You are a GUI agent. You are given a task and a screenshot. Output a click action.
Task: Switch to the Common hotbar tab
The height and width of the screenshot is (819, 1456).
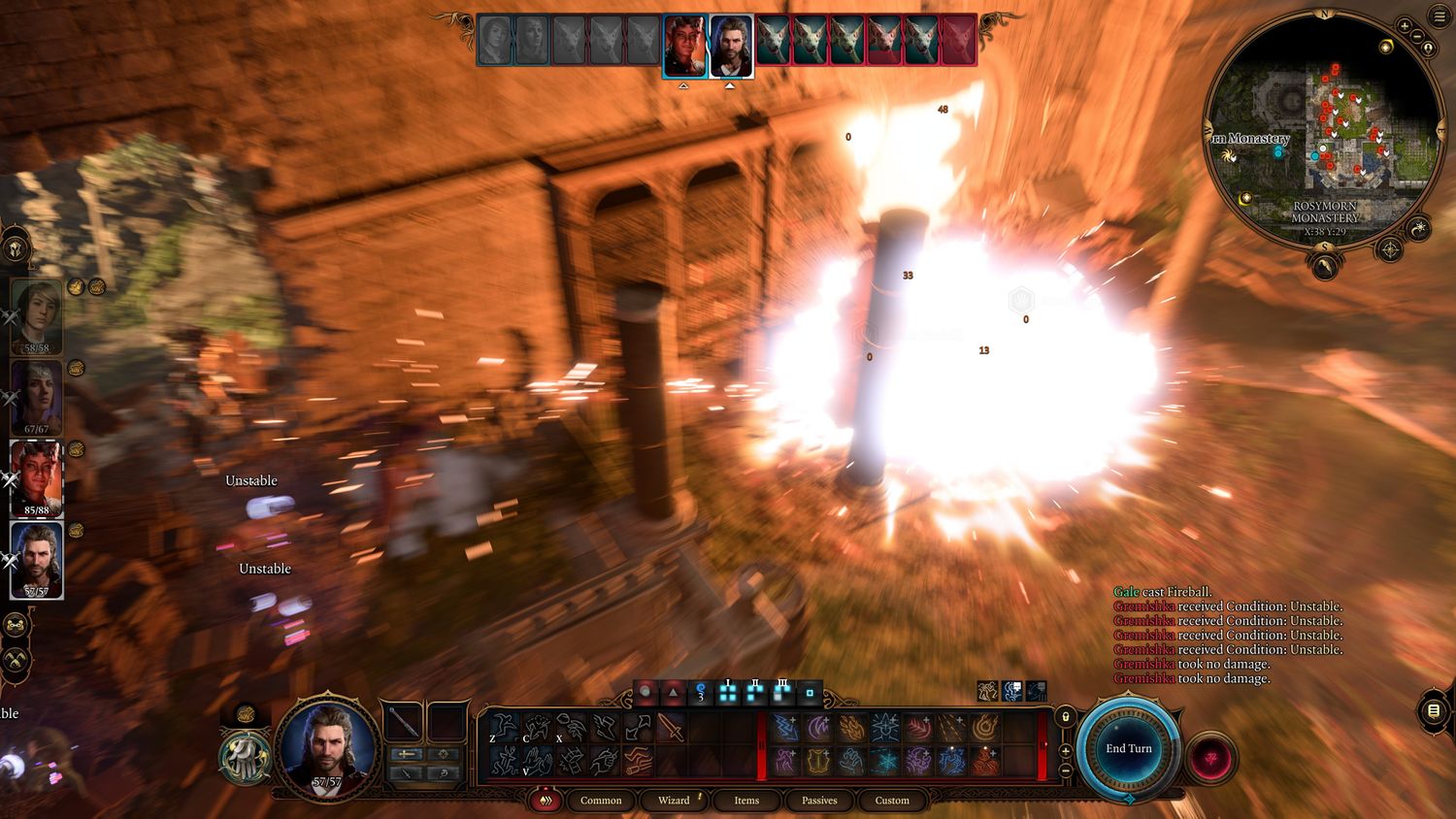coord(601,801)
